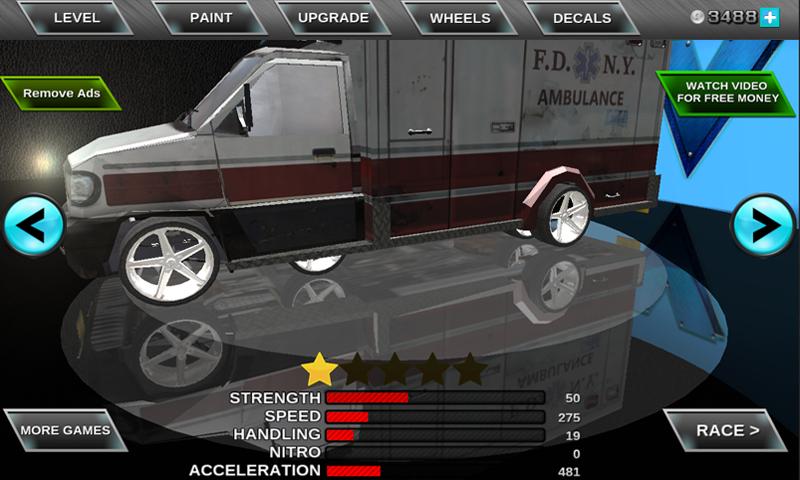
Task: Open the More Games button
Action: [65, 431]
